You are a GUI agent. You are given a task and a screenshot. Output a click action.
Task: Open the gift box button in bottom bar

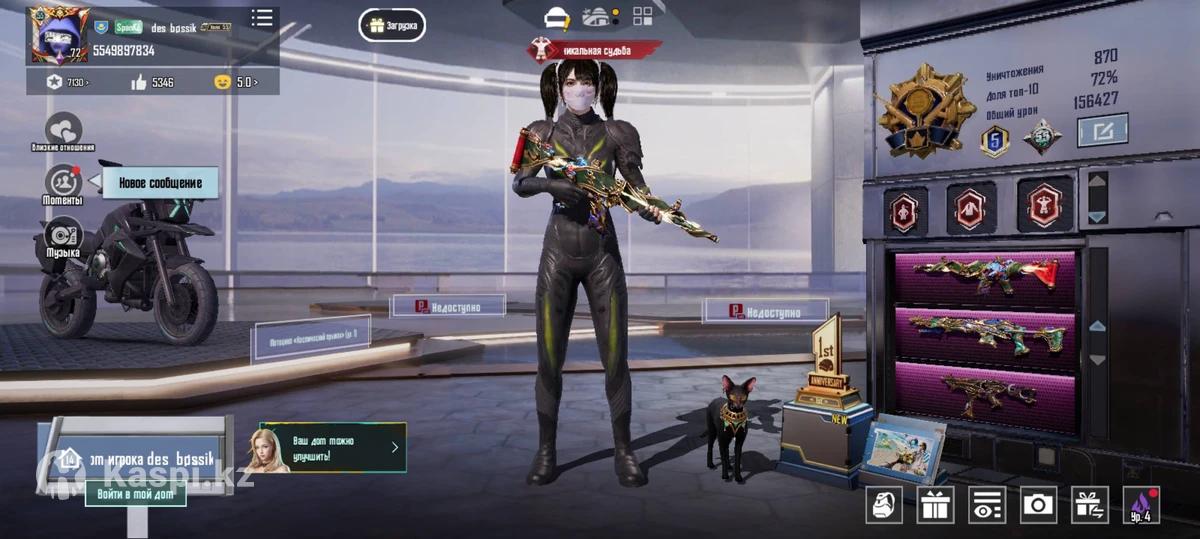click(x=935, y=505)
